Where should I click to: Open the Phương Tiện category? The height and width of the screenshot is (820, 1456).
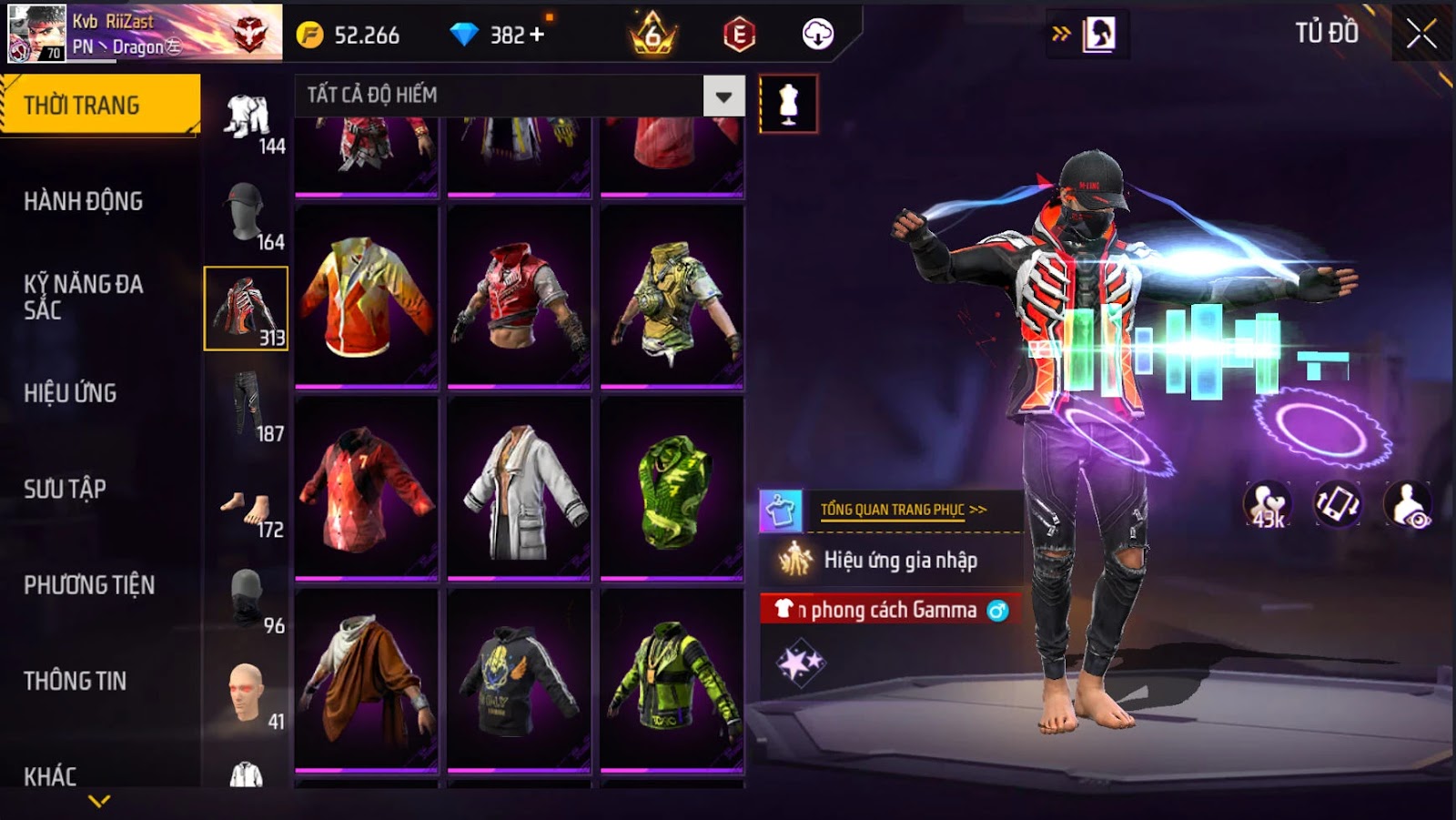tap(89, 585)
